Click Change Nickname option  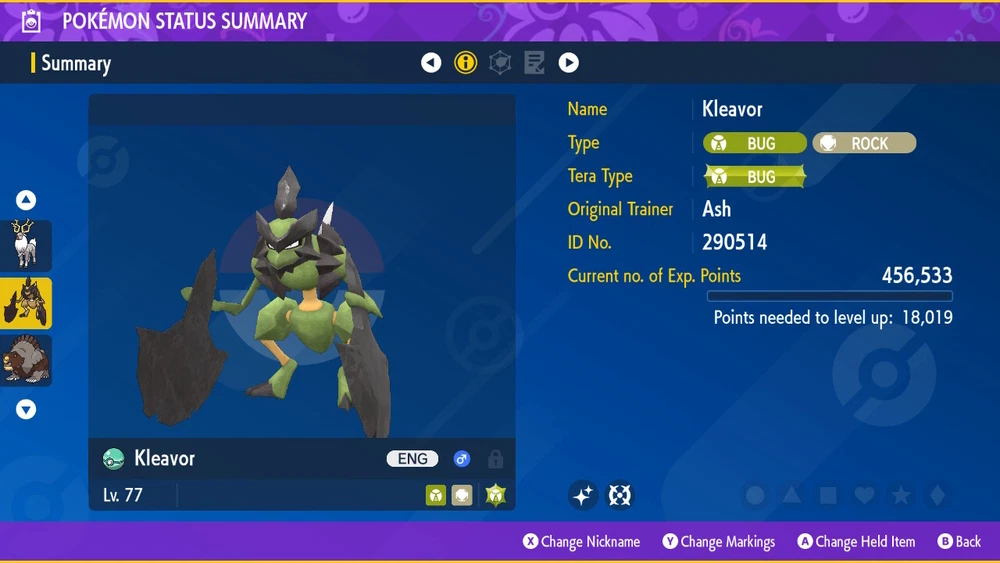[581, 541]
